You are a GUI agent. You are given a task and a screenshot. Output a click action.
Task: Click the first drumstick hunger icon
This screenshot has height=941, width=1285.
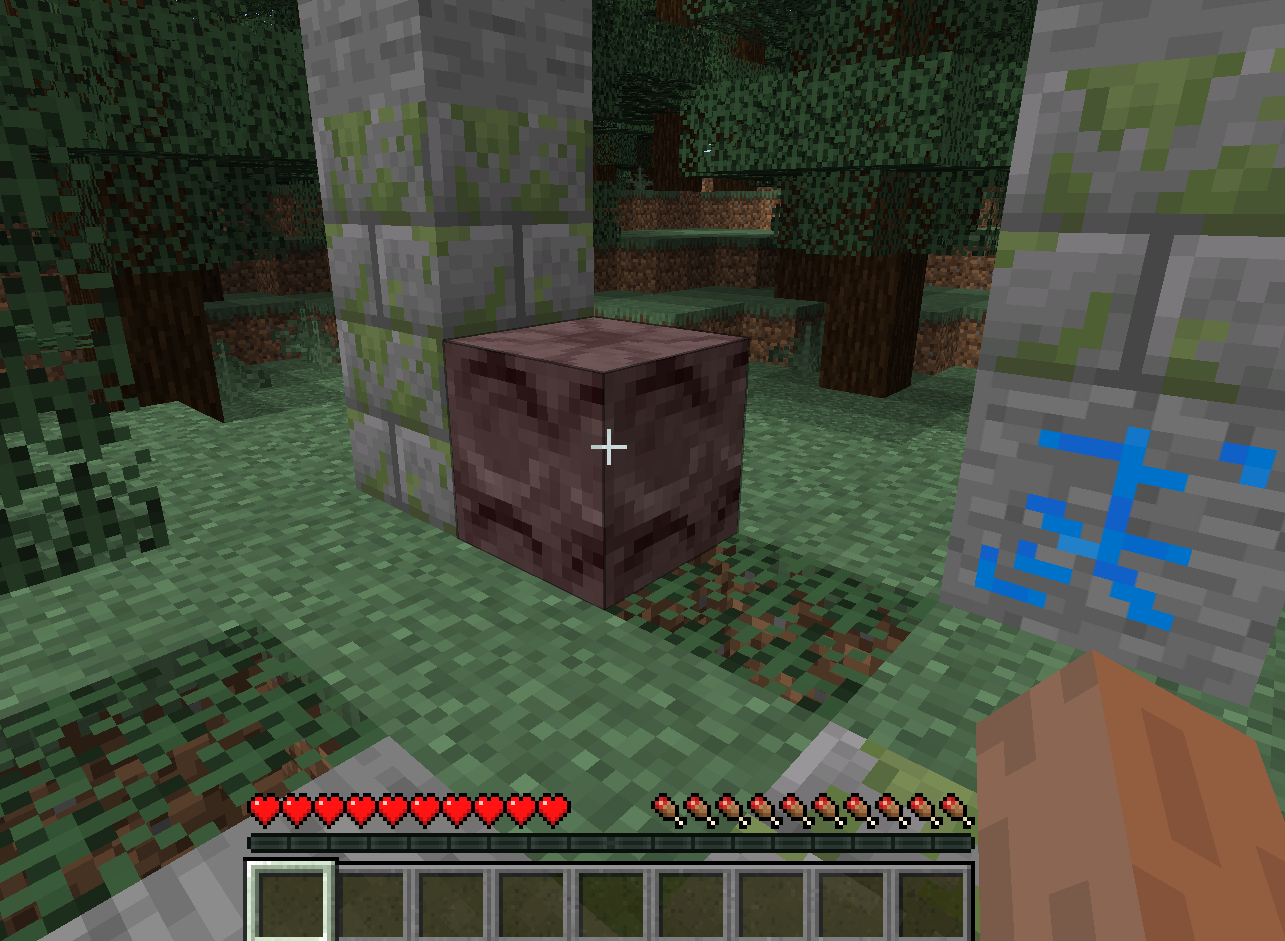663,808
